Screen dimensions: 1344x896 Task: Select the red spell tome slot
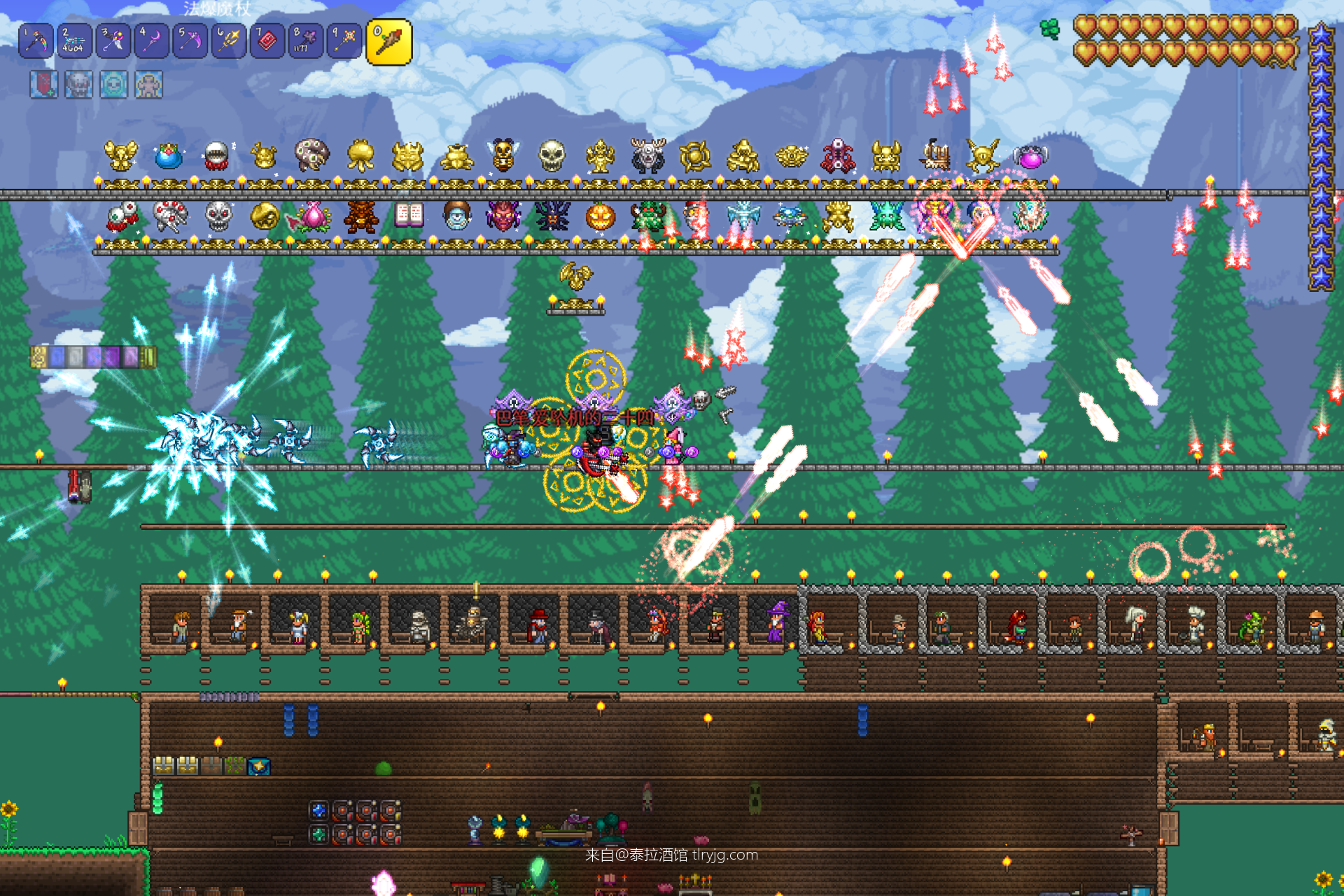pyautogui.click(x=267, y=41)
